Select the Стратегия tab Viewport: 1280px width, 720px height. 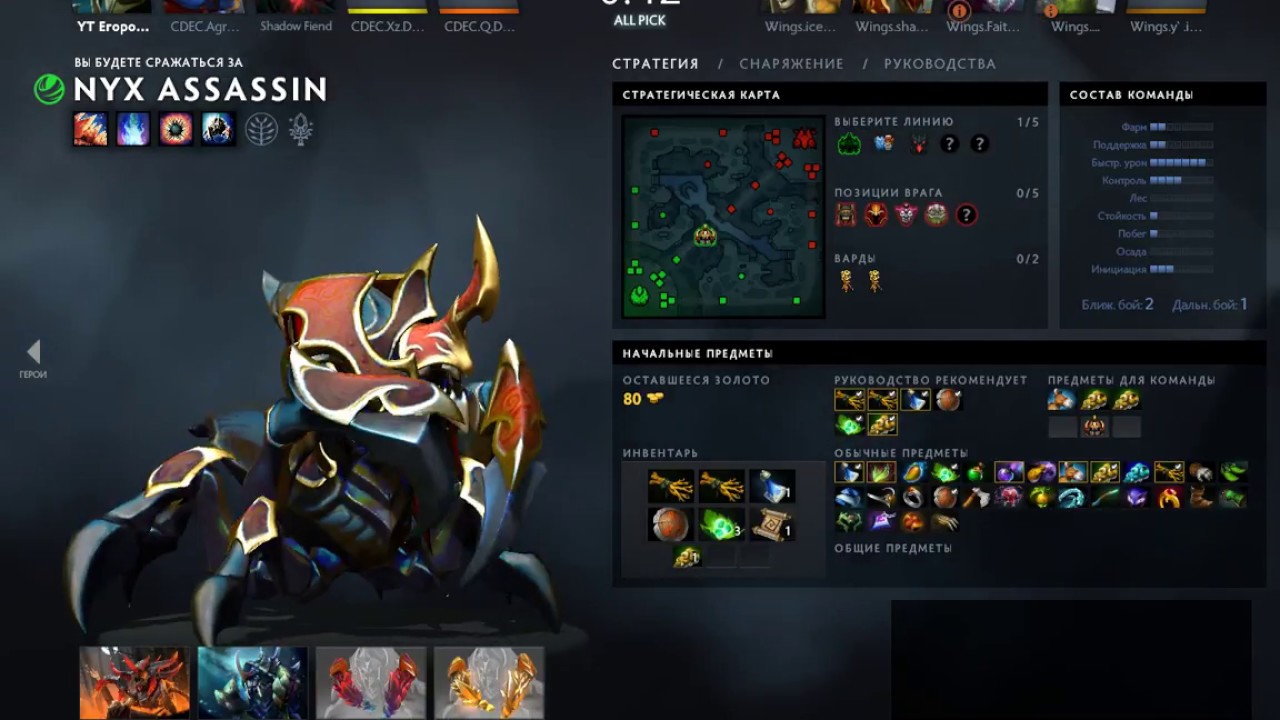[x=655, y=64]
